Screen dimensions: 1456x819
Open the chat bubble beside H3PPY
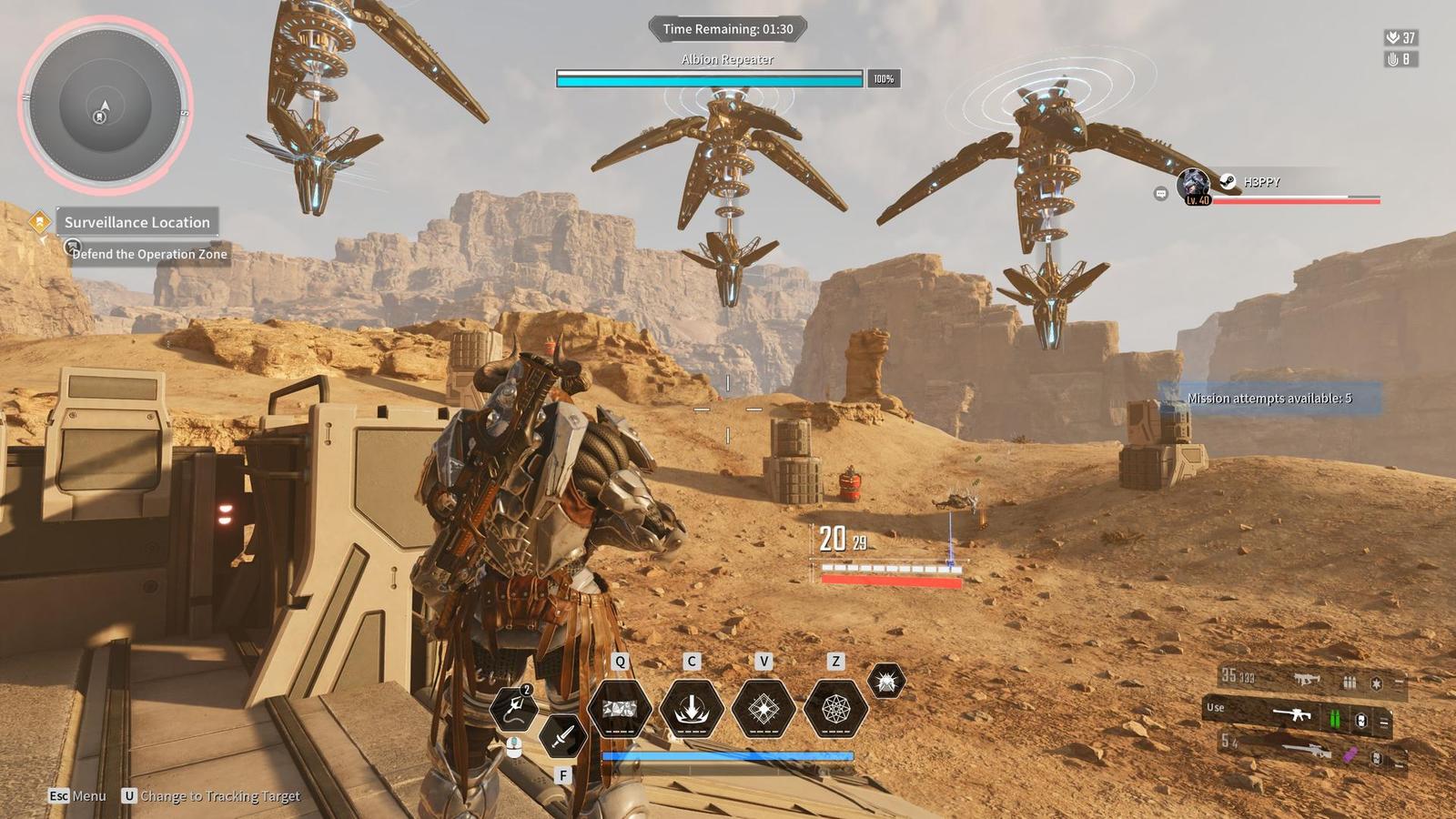pos(1160,194)
